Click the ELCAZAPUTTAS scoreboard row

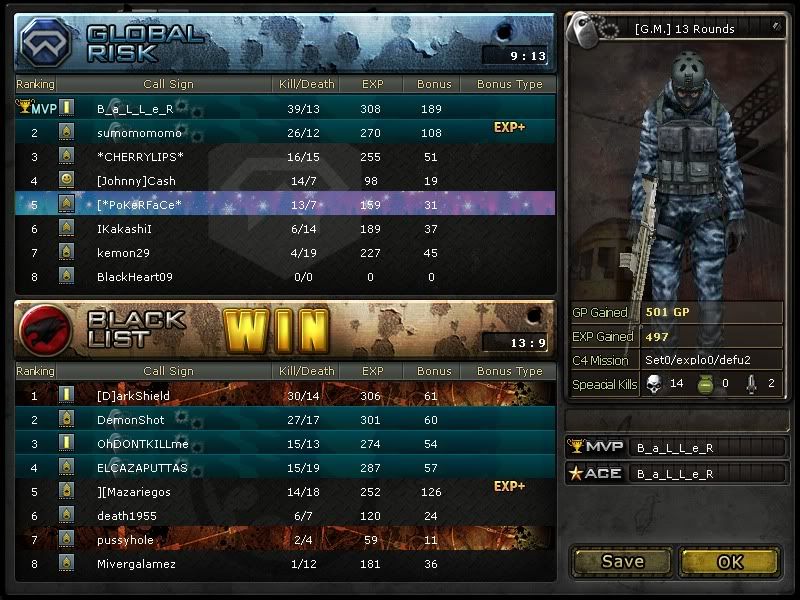pyautogui.click(x=284, y=468)
